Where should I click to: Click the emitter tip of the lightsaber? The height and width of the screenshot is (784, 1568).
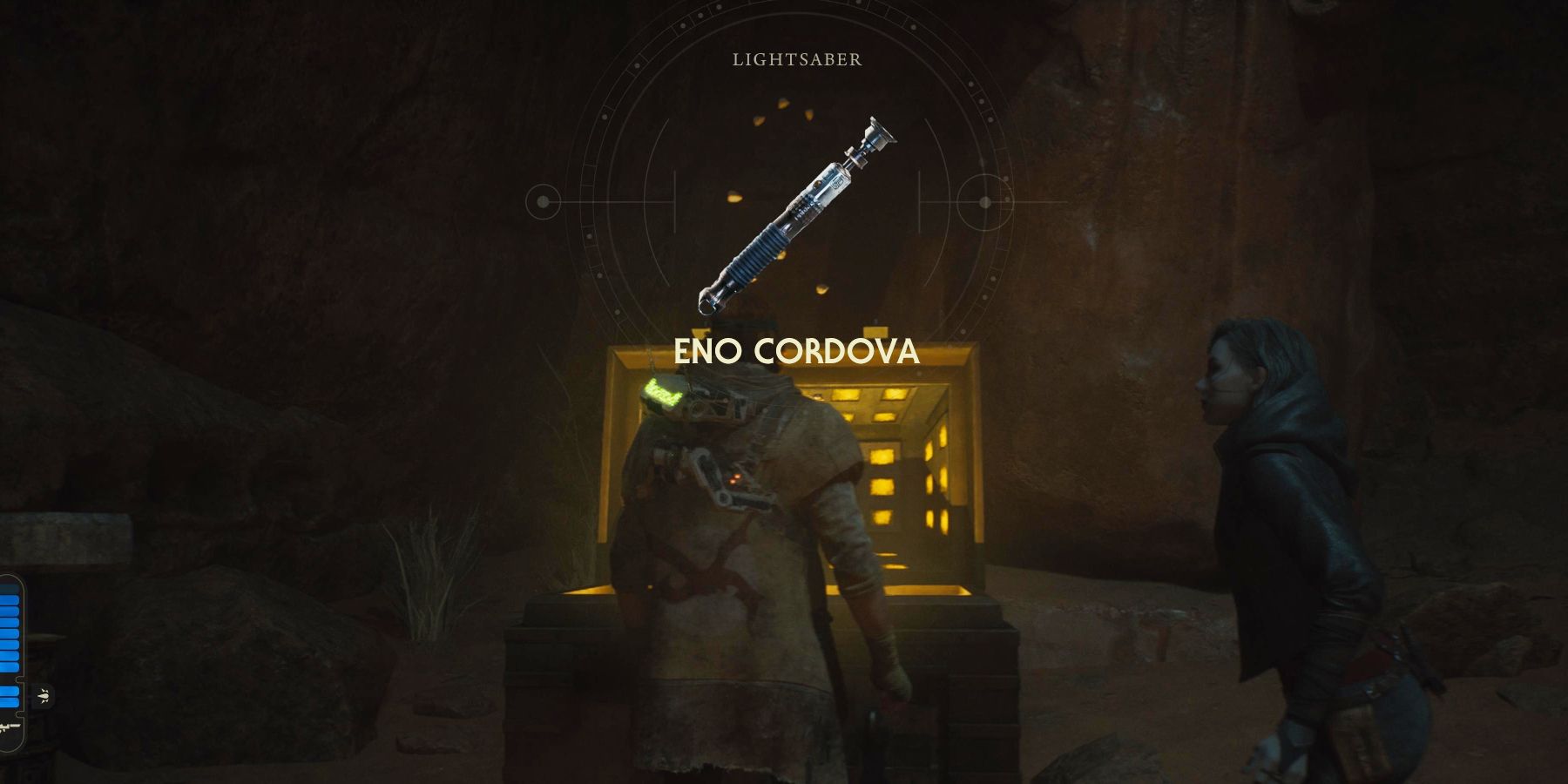click(x=878, y=135)
